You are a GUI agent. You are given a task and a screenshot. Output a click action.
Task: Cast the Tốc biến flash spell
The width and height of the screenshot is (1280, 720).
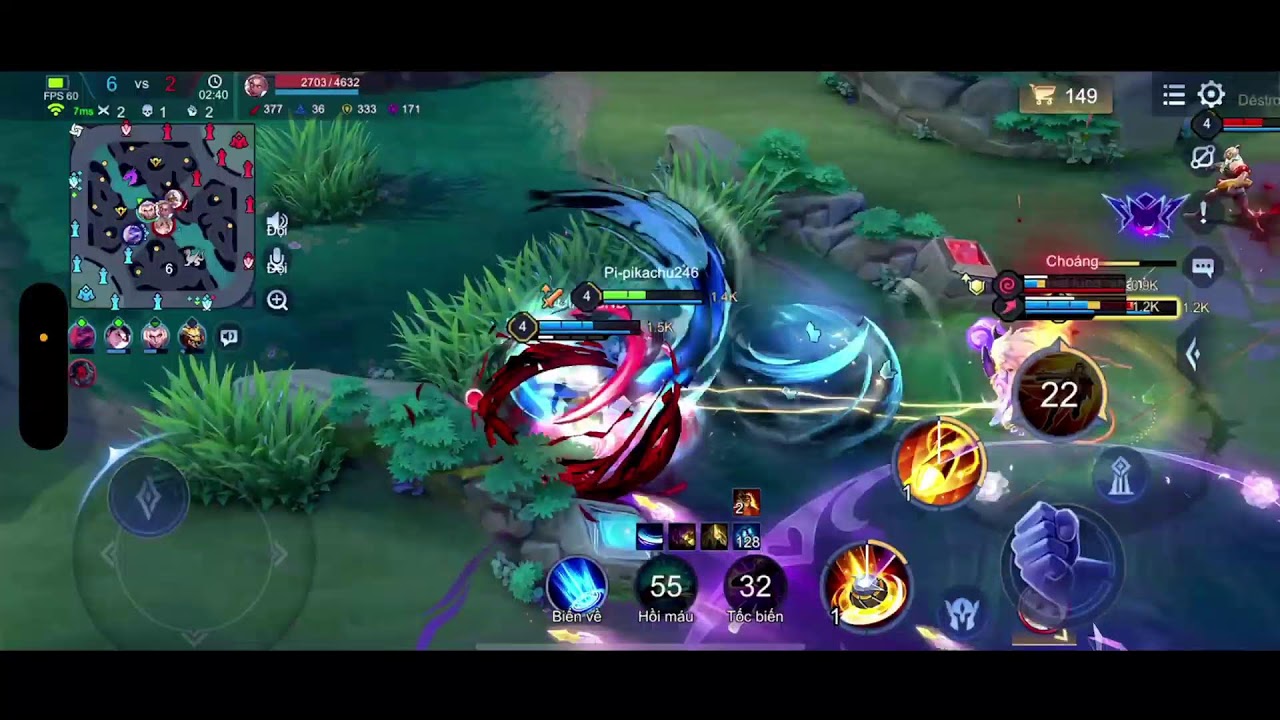(755, 587)
